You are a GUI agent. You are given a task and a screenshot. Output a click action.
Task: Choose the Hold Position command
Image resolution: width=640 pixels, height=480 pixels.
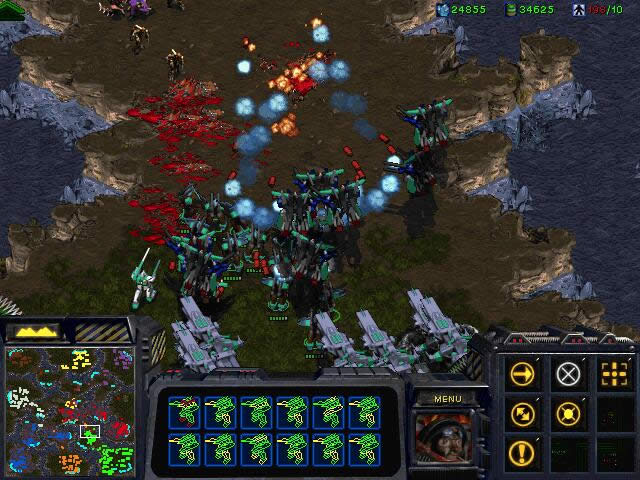568,413
